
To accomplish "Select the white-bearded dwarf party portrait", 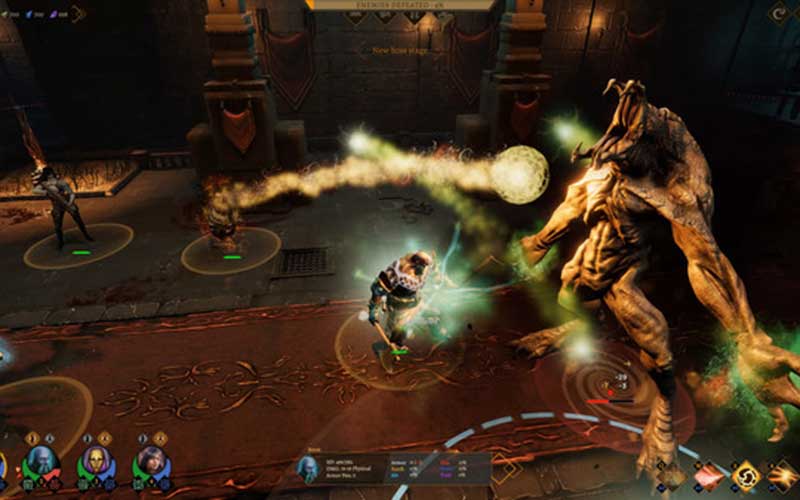I will click(x=41, y=462).
